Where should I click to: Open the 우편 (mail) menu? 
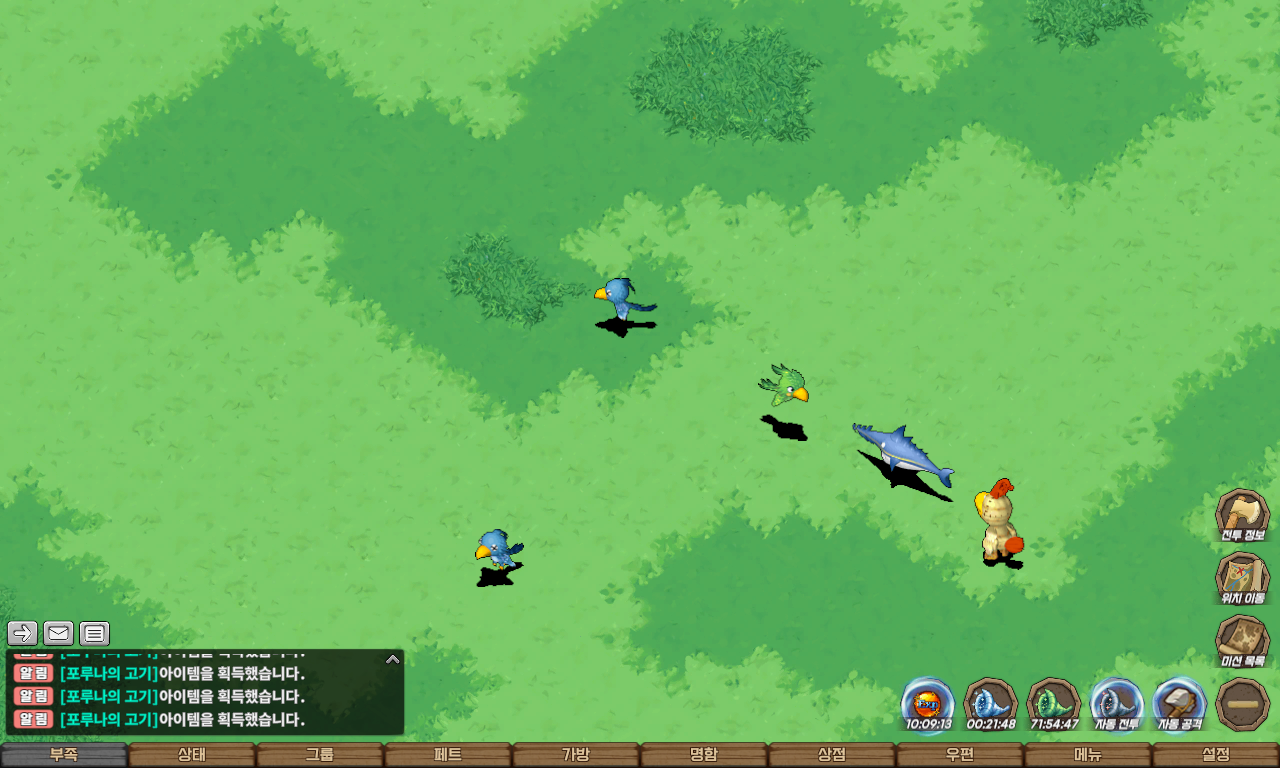click(x=960, y=755)
